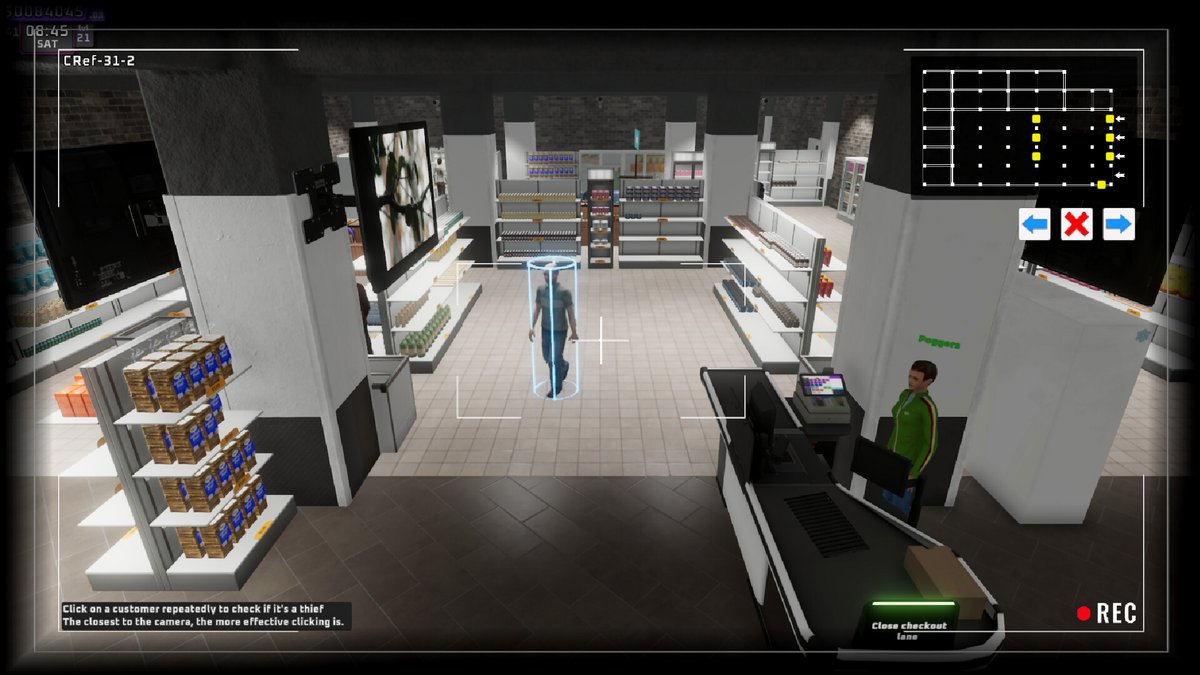Go to the next camera with the right arrow
Viewport: 1200px width, 675px height.
point(1118,224)
